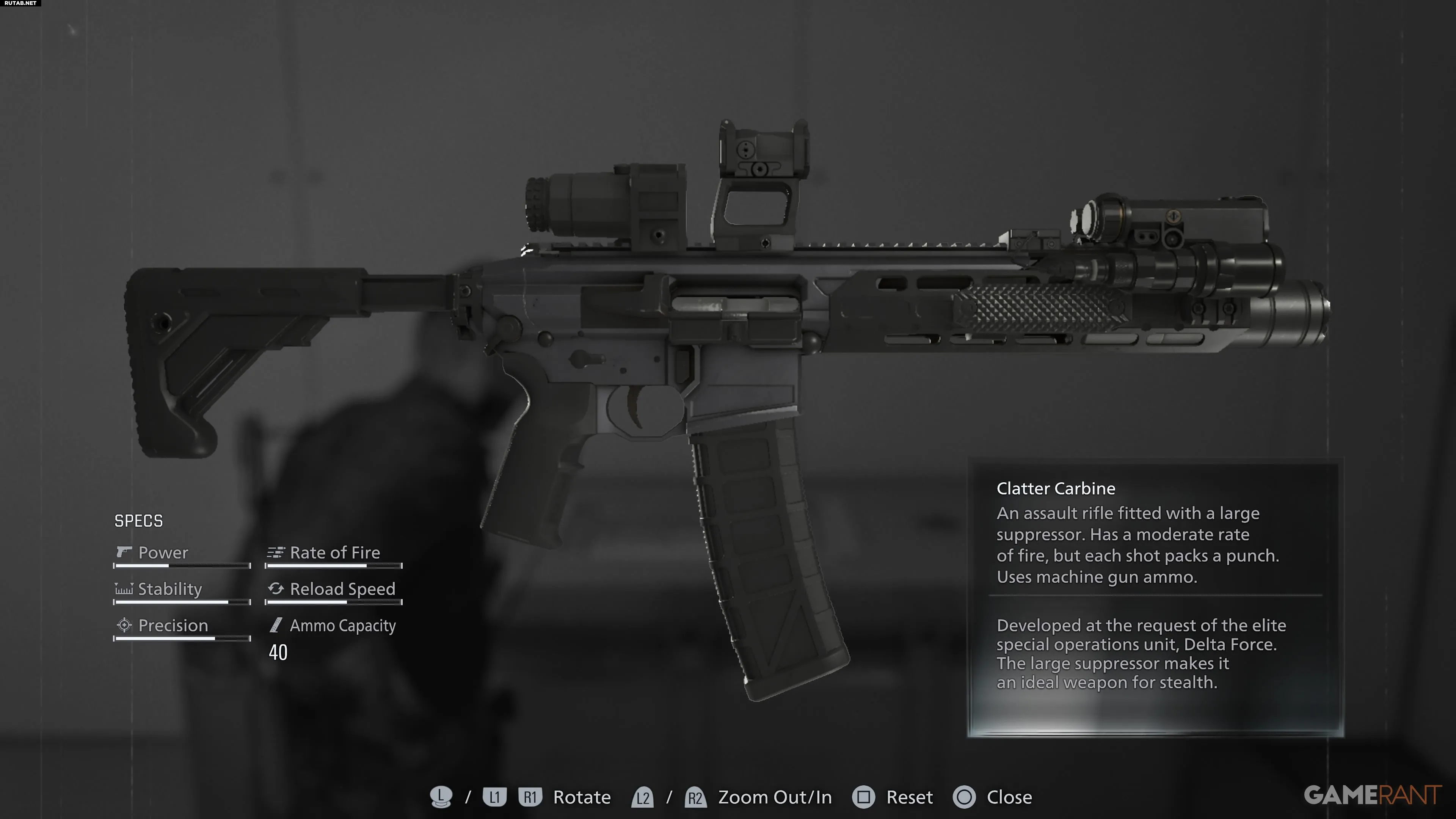Viewport: 1456px width, 819px height.
Task: Reset the weapon model view
Action: click(909, 797)
